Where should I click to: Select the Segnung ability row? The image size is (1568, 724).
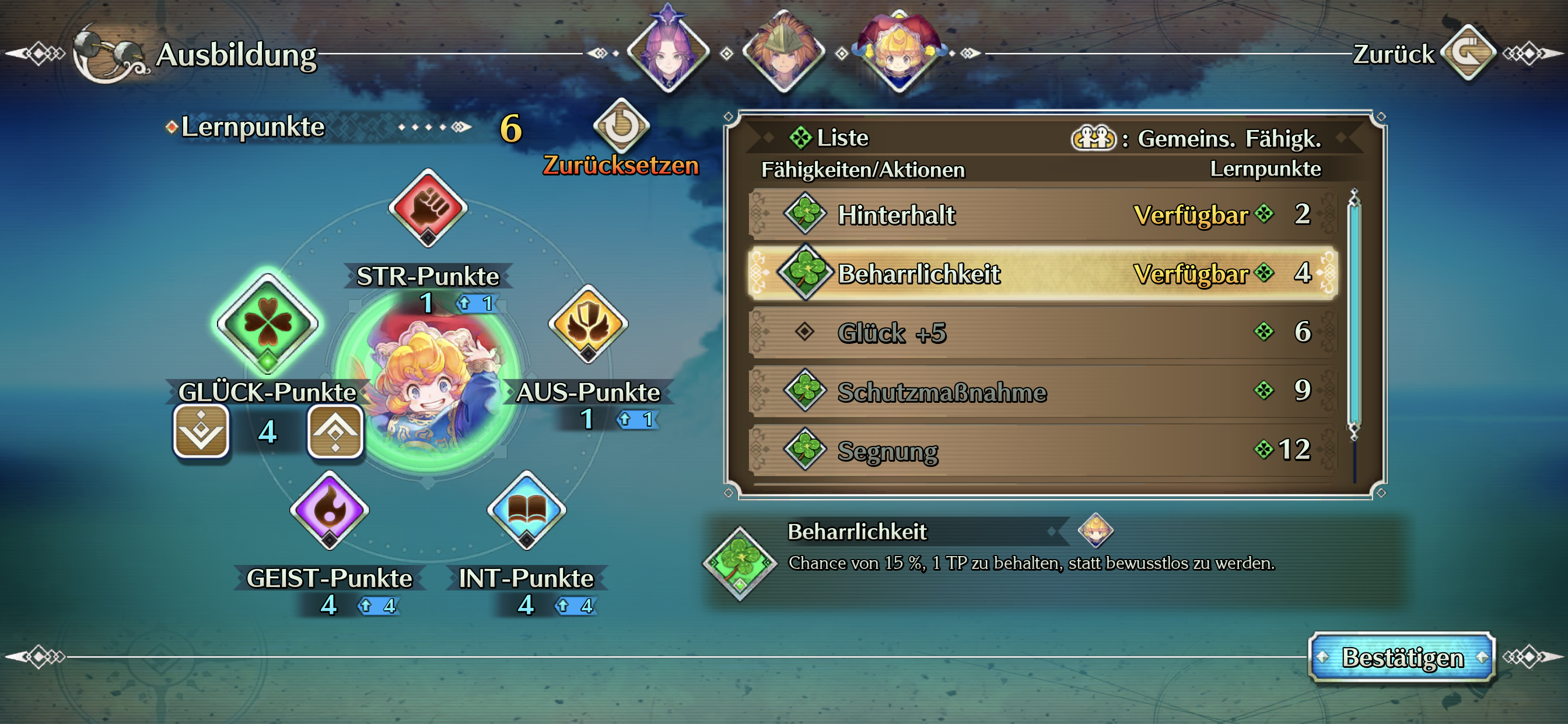[1042, 450]
